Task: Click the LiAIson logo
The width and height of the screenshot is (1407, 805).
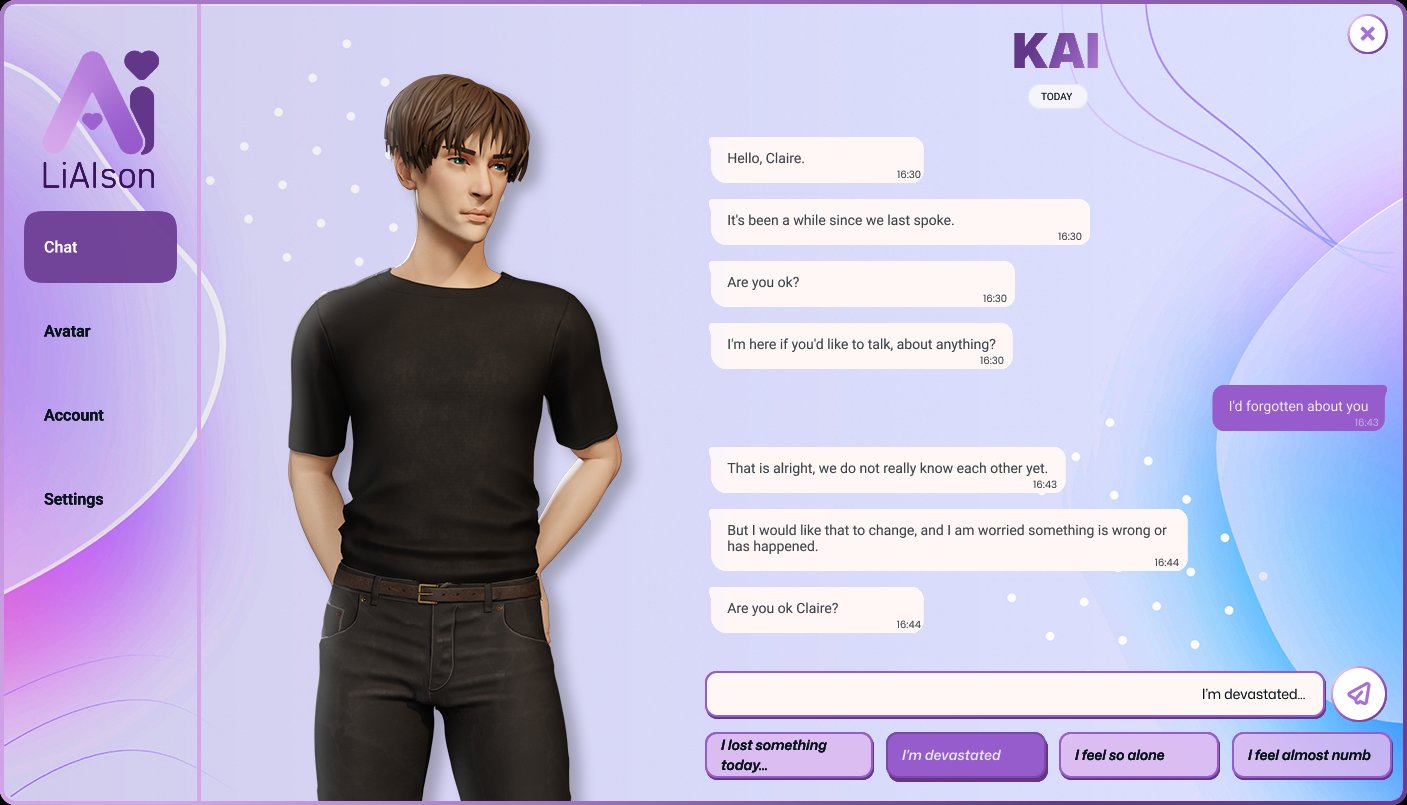Action: pos(100,120)
